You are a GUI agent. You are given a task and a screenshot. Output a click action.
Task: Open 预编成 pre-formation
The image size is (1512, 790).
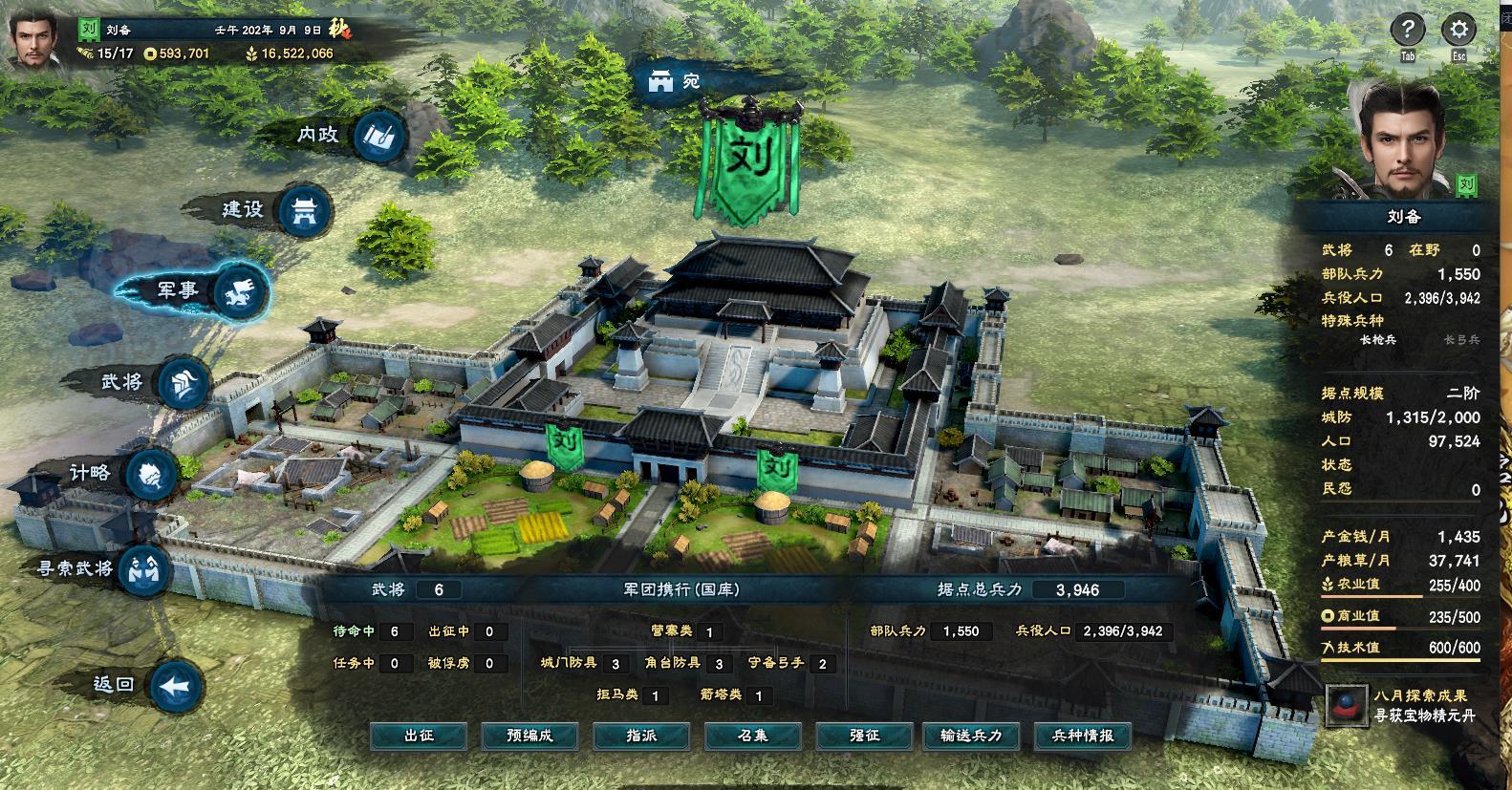[x=529, y=736]
